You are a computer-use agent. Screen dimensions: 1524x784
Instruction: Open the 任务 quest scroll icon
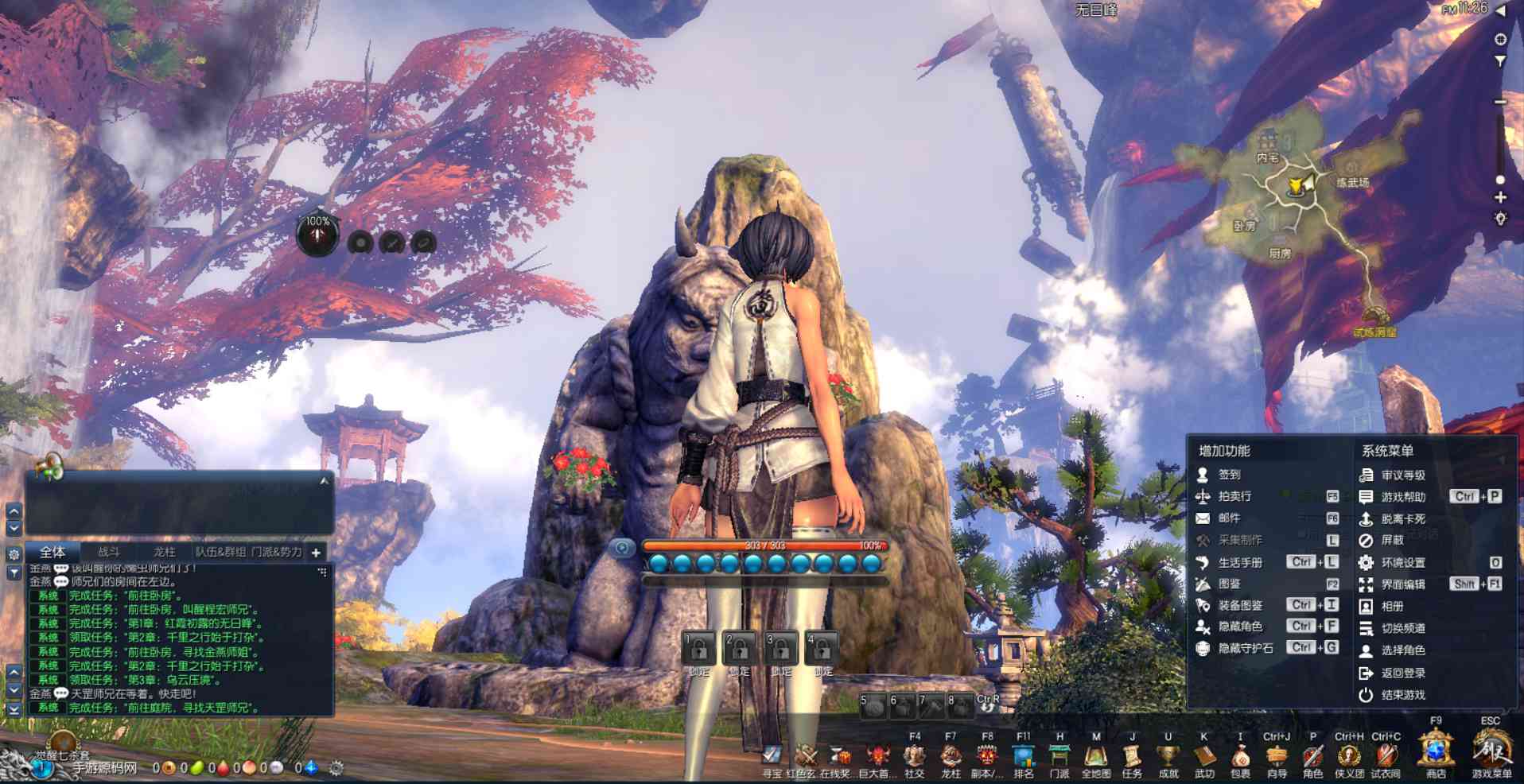coord(1132,756)
